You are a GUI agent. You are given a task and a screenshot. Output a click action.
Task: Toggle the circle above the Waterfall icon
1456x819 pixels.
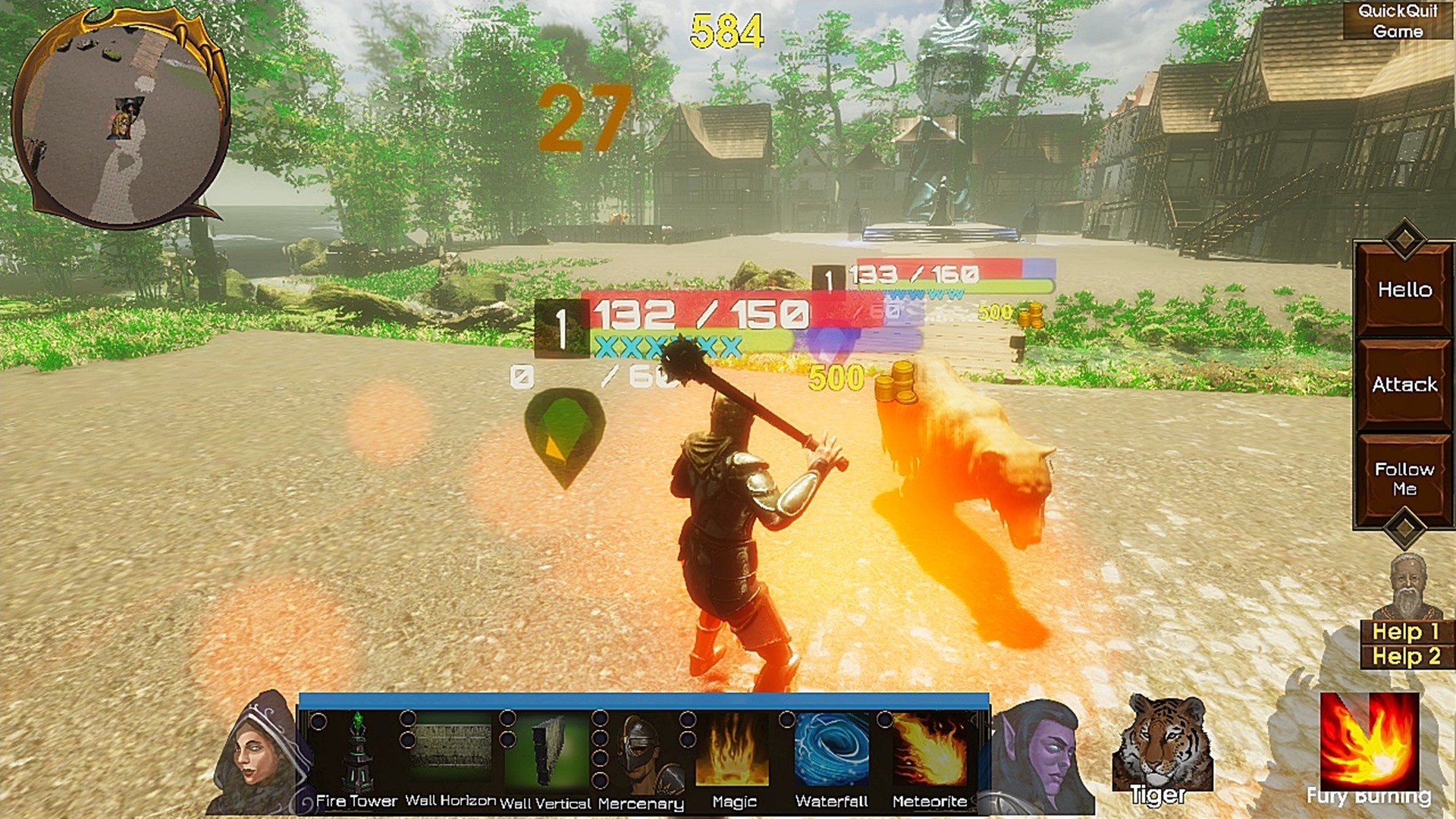[789, 719]
